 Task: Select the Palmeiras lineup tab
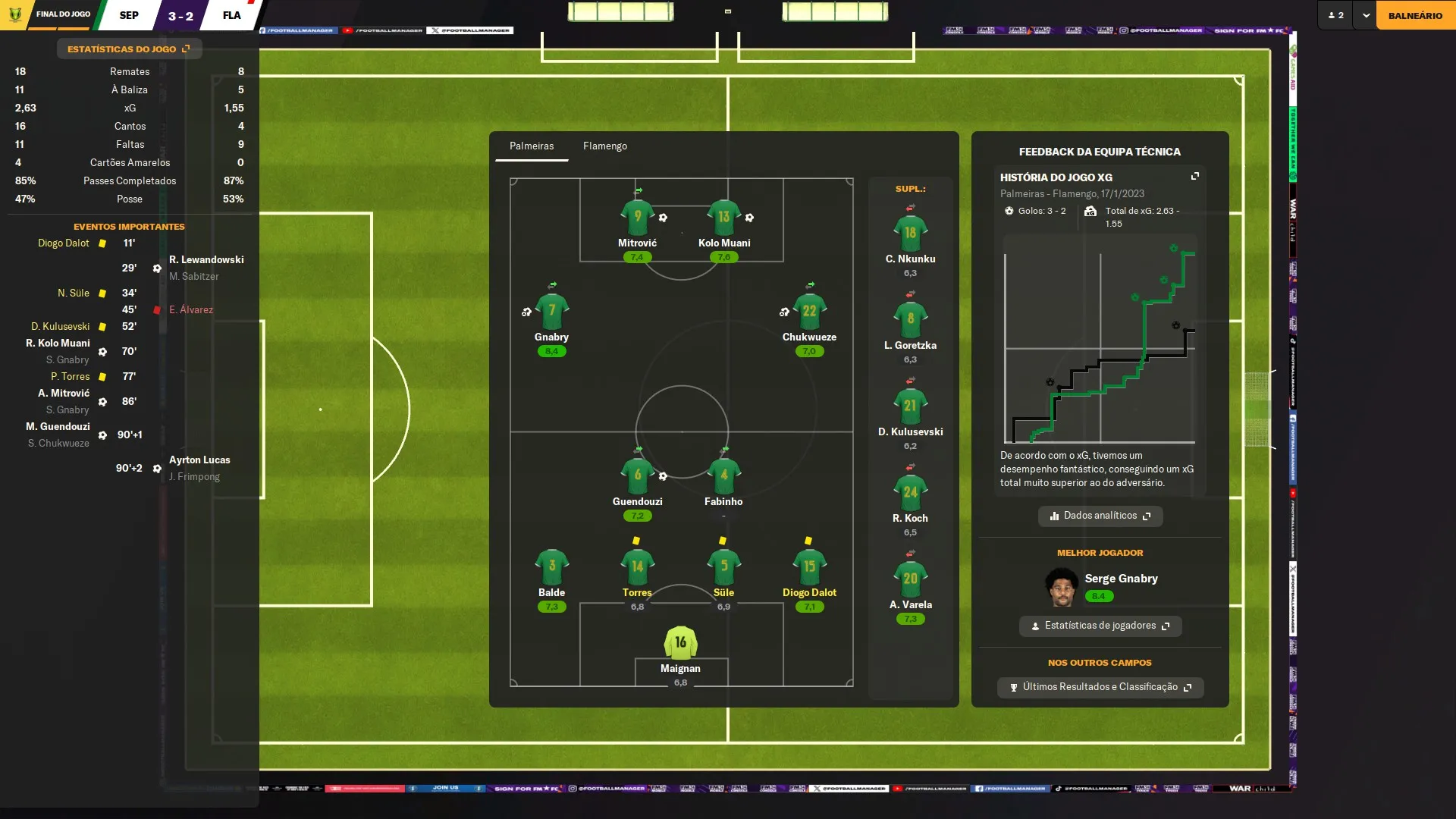(531, 146)
